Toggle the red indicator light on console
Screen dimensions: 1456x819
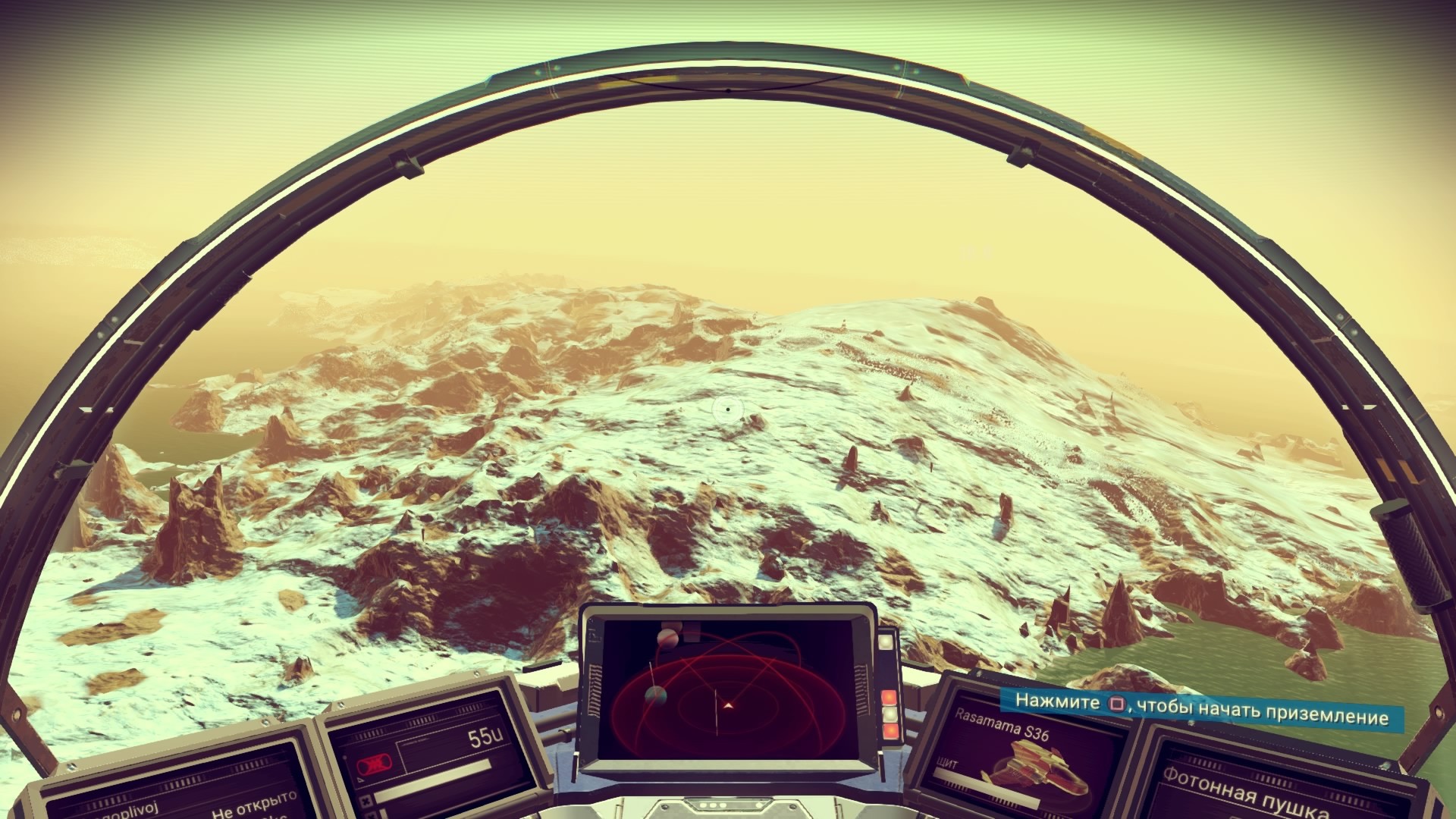889,696
